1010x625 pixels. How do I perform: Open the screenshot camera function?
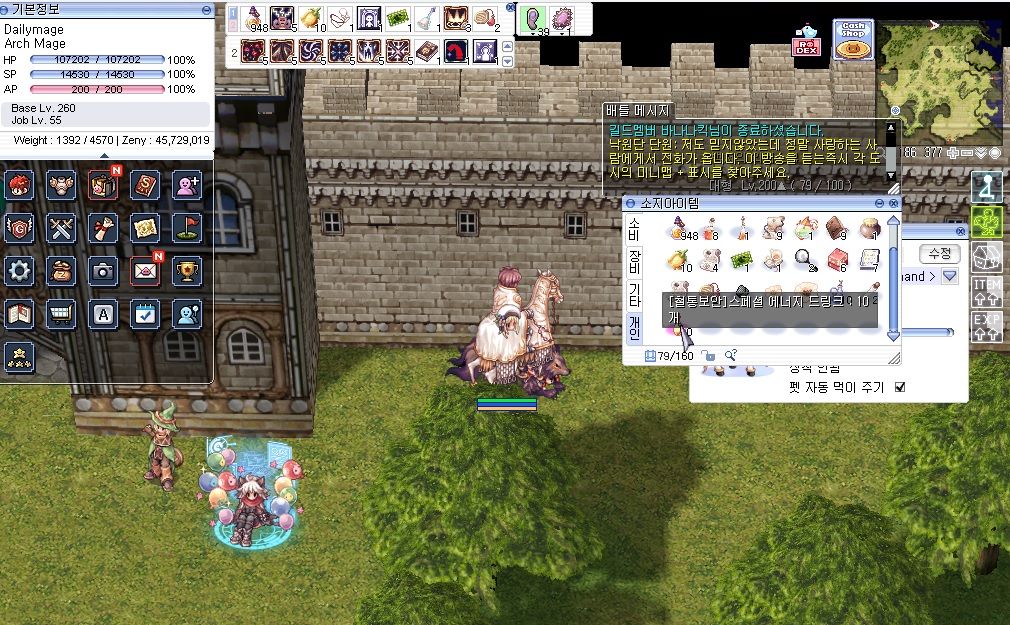pyautogui.click(x=103, y=270)
